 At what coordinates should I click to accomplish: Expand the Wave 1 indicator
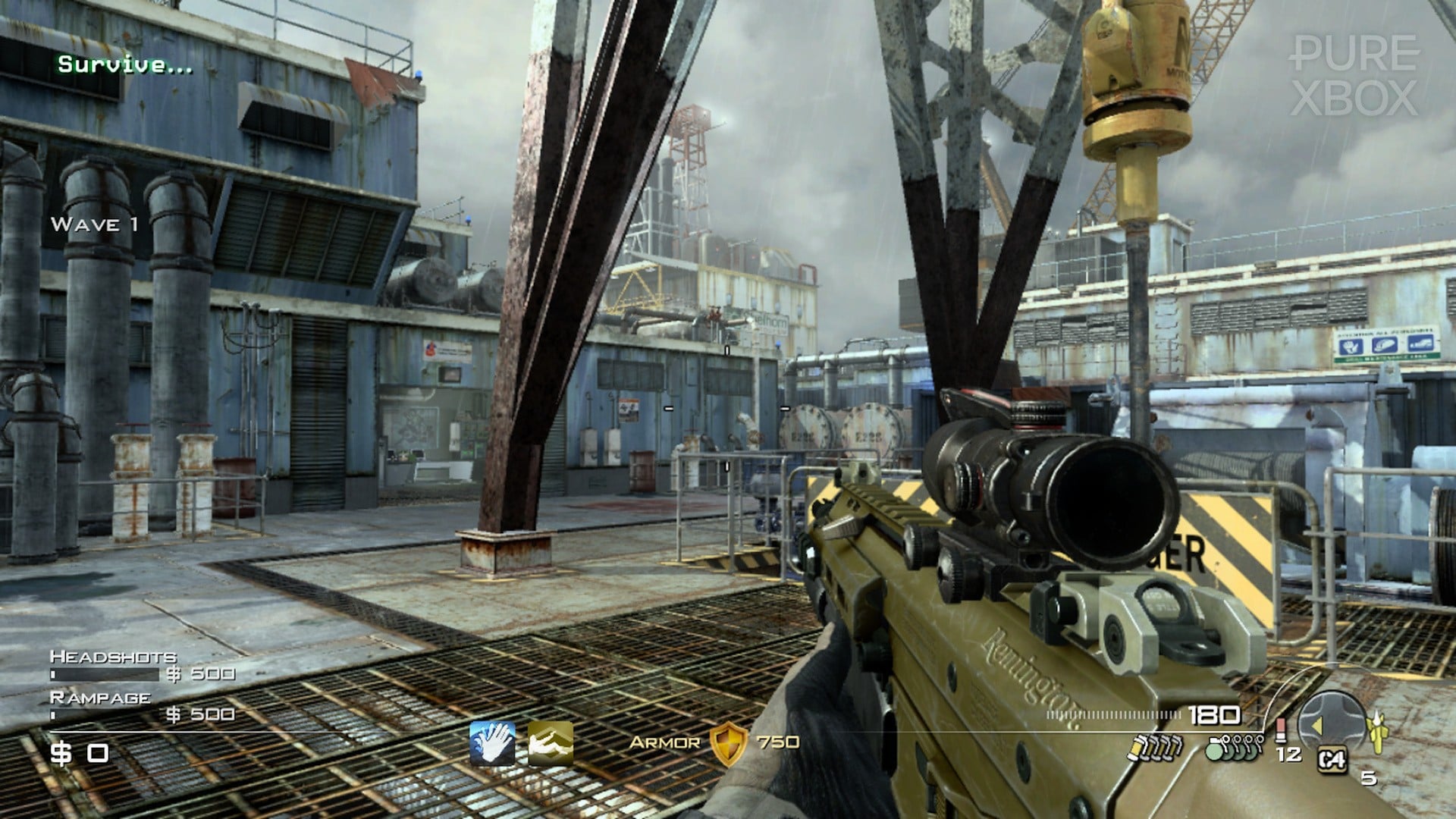(x=94, y=224)
